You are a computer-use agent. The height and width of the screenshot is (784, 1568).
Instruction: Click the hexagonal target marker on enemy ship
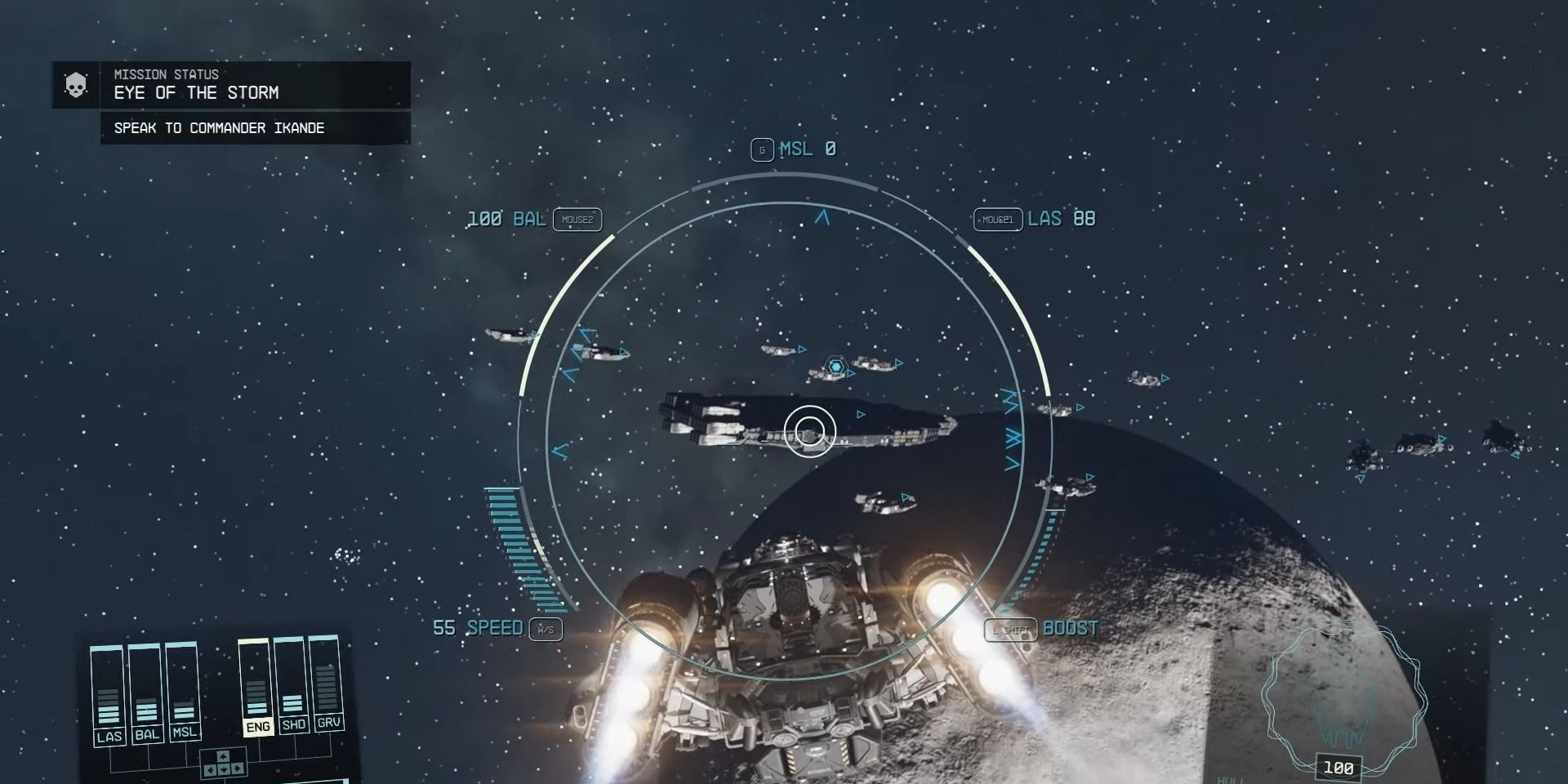pyautogui.click(x=835, y=367)
